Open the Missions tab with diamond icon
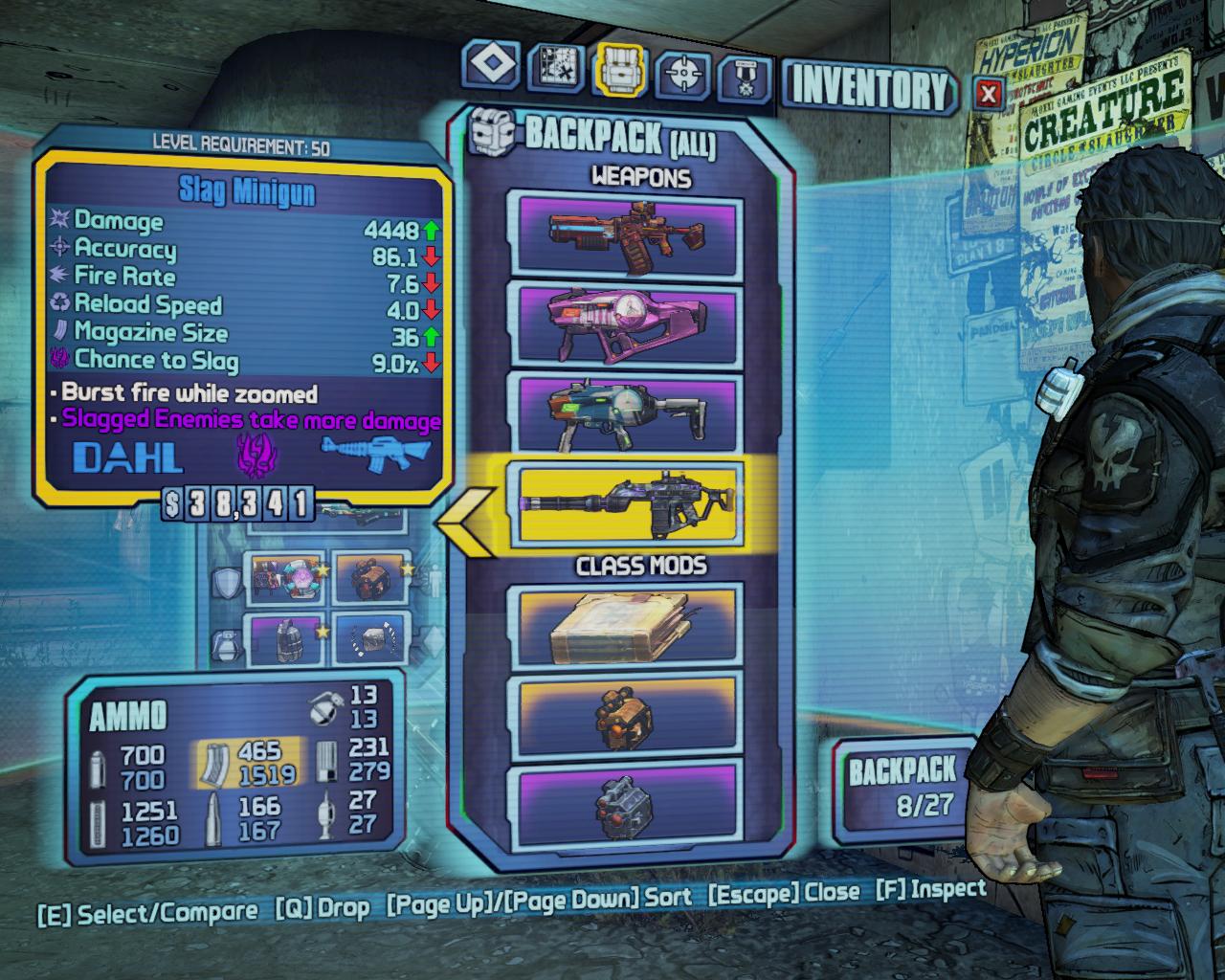This screenshot has width=1225, height=980. tap(496, 68)
